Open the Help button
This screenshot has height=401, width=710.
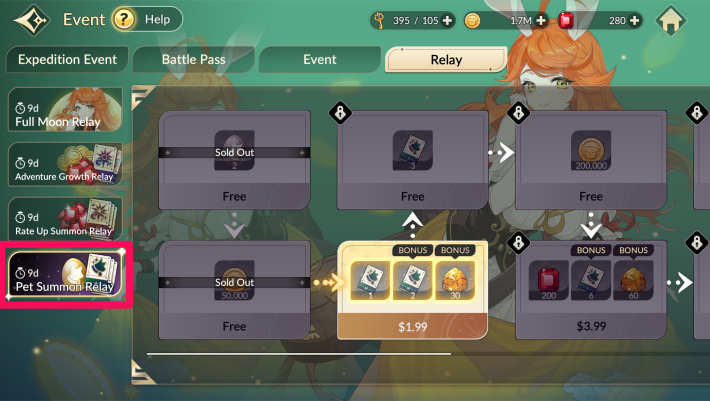pyautogui.click(x=147, y=19)
